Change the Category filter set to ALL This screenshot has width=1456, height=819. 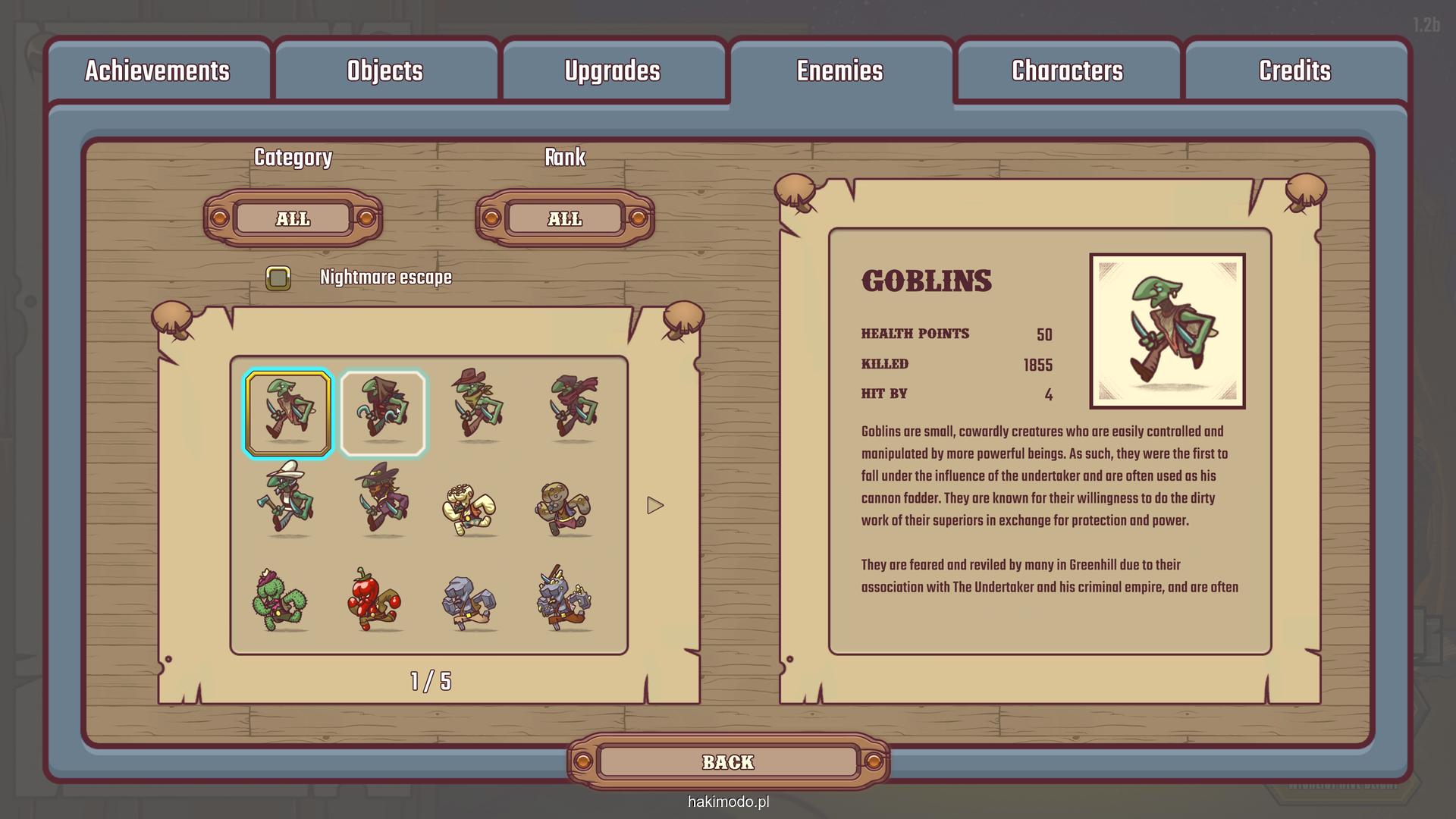293,218
